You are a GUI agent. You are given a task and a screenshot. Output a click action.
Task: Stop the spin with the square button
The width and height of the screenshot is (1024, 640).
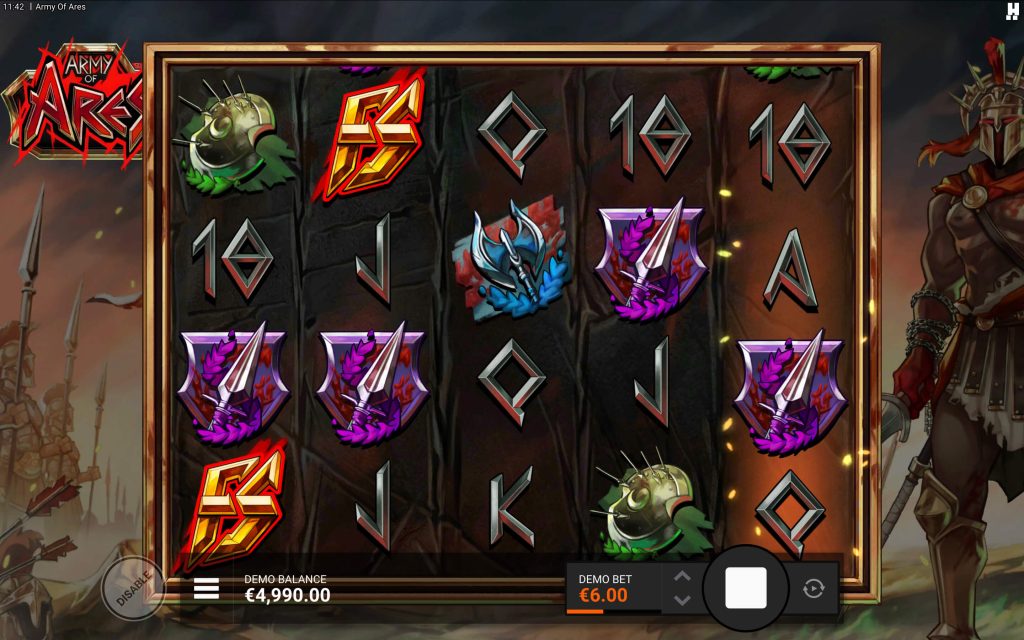click(x=745, y=588)
